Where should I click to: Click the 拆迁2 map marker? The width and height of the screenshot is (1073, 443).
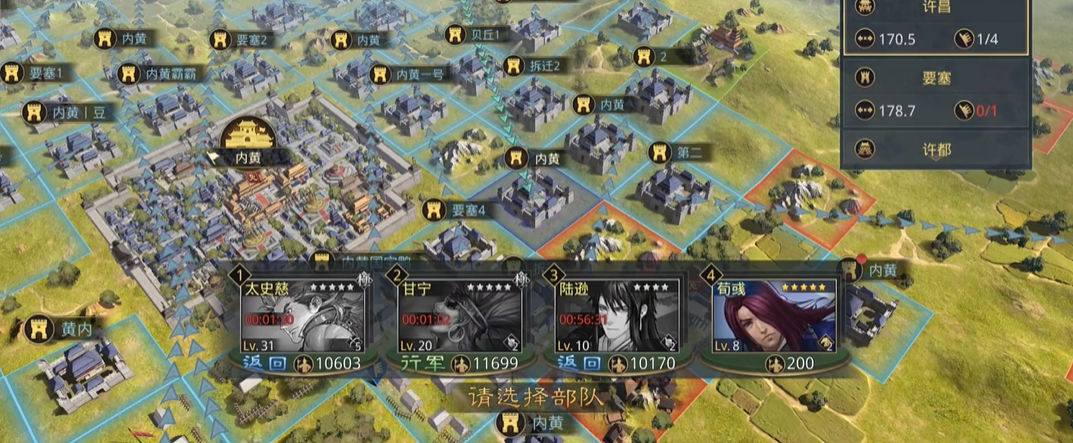coord(533,65)
